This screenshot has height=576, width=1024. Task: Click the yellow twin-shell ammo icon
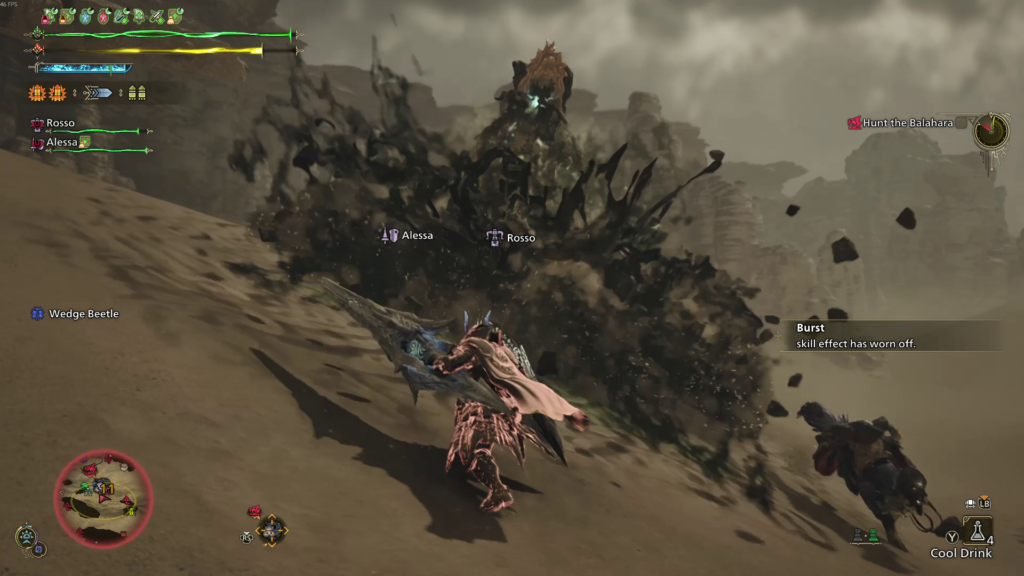coord(139,93)
